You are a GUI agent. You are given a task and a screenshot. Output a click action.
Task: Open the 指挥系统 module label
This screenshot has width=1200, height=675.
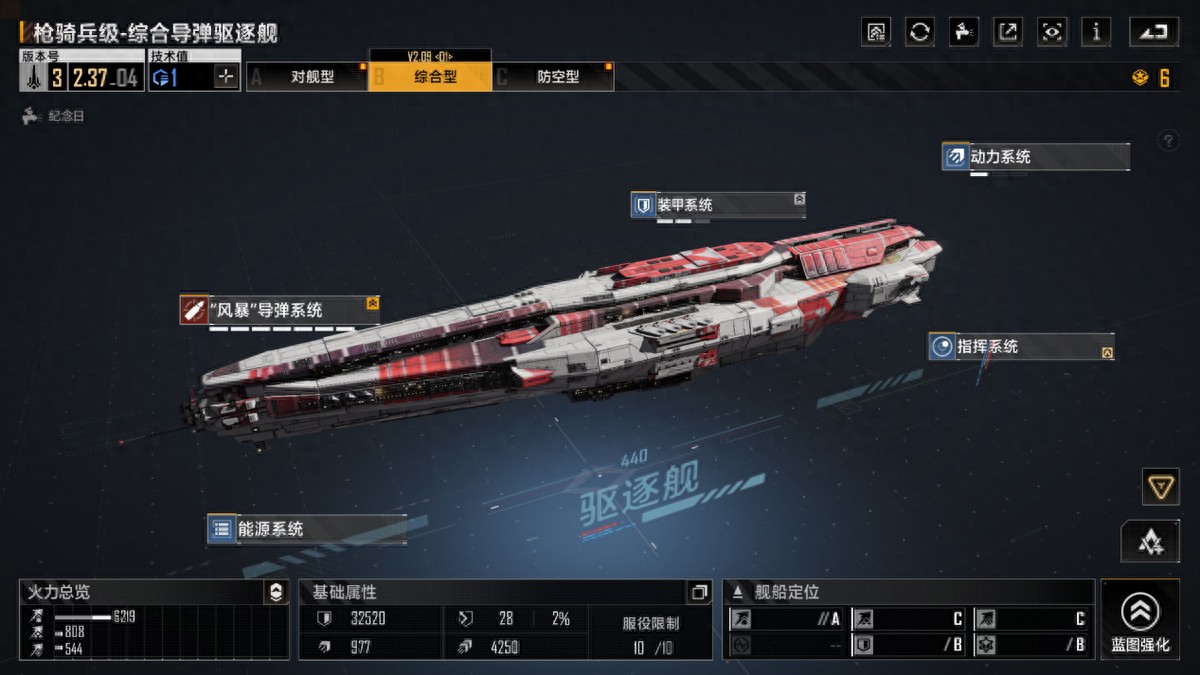tap(1020, 347)
